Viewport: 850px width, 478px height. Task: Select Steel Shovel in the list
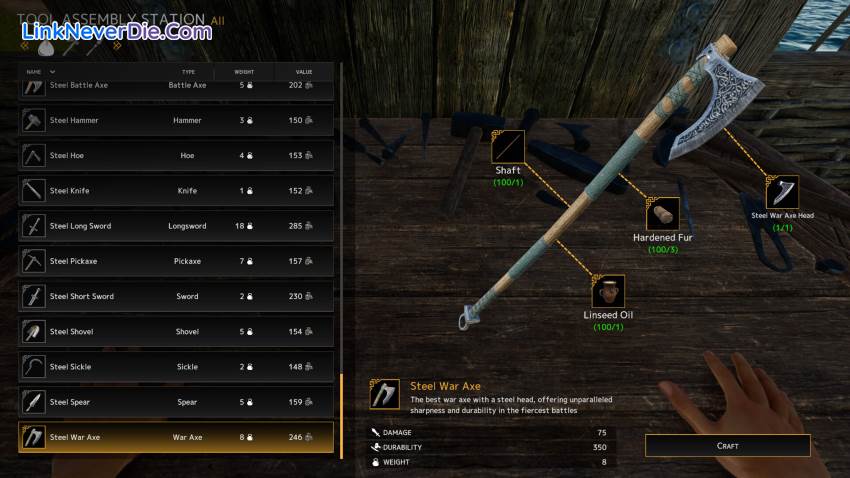coord(177,332)
